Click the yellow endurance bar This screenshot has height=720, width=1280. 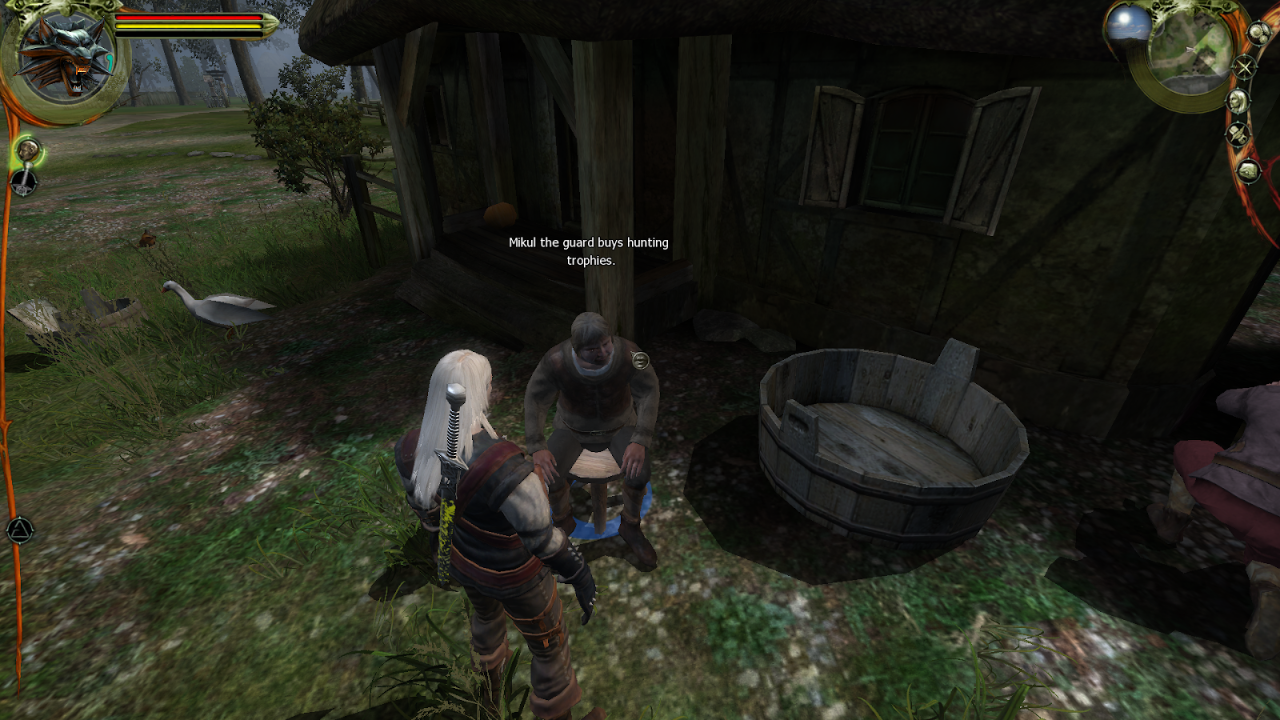coord(190,26)
